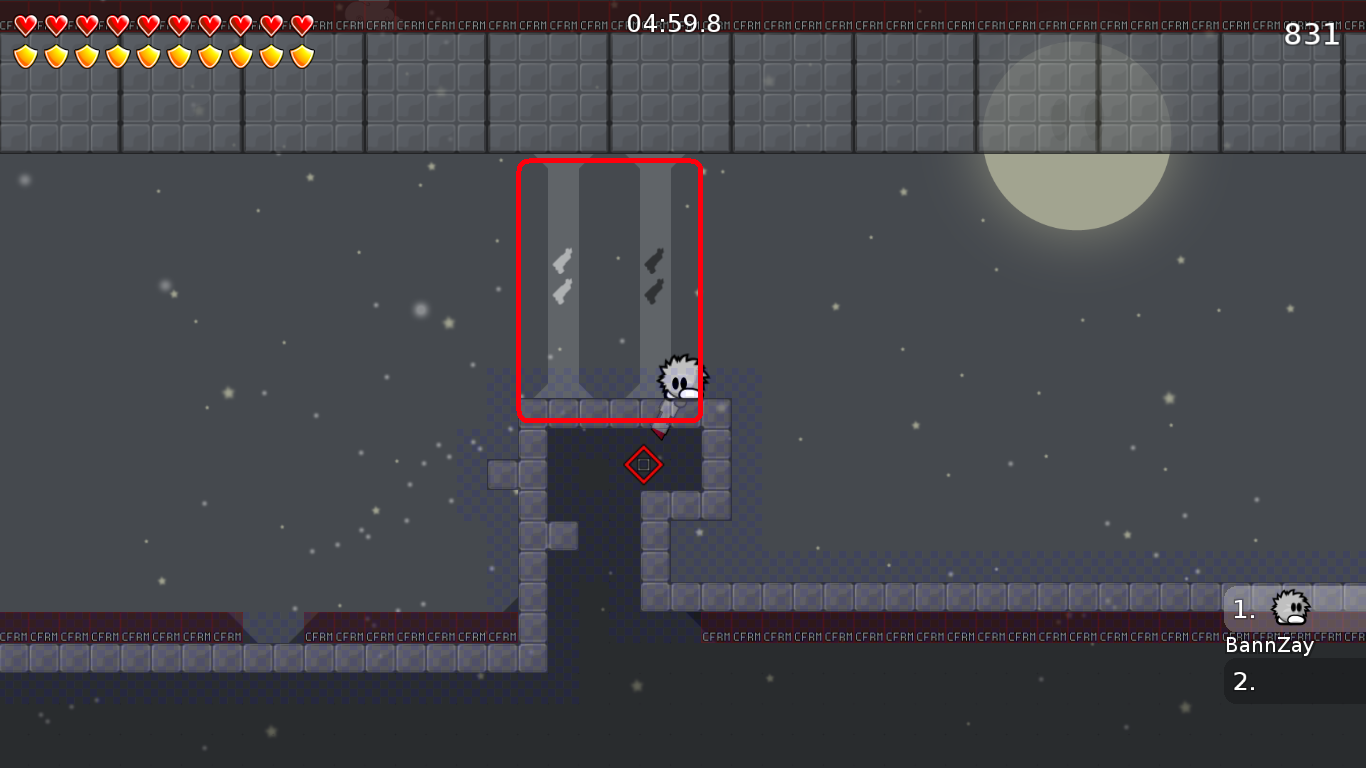
Task: Click the red diamond checkpoint marker
Action: pos(643,464)
